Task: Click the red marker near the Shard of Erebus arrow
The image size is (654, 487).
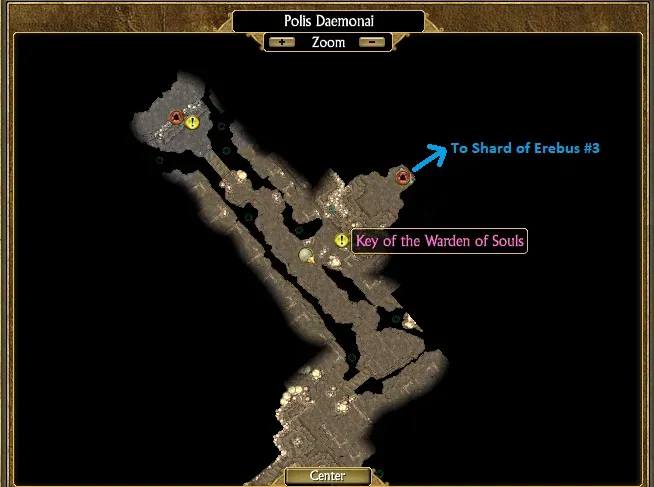Action: (403, 178)
